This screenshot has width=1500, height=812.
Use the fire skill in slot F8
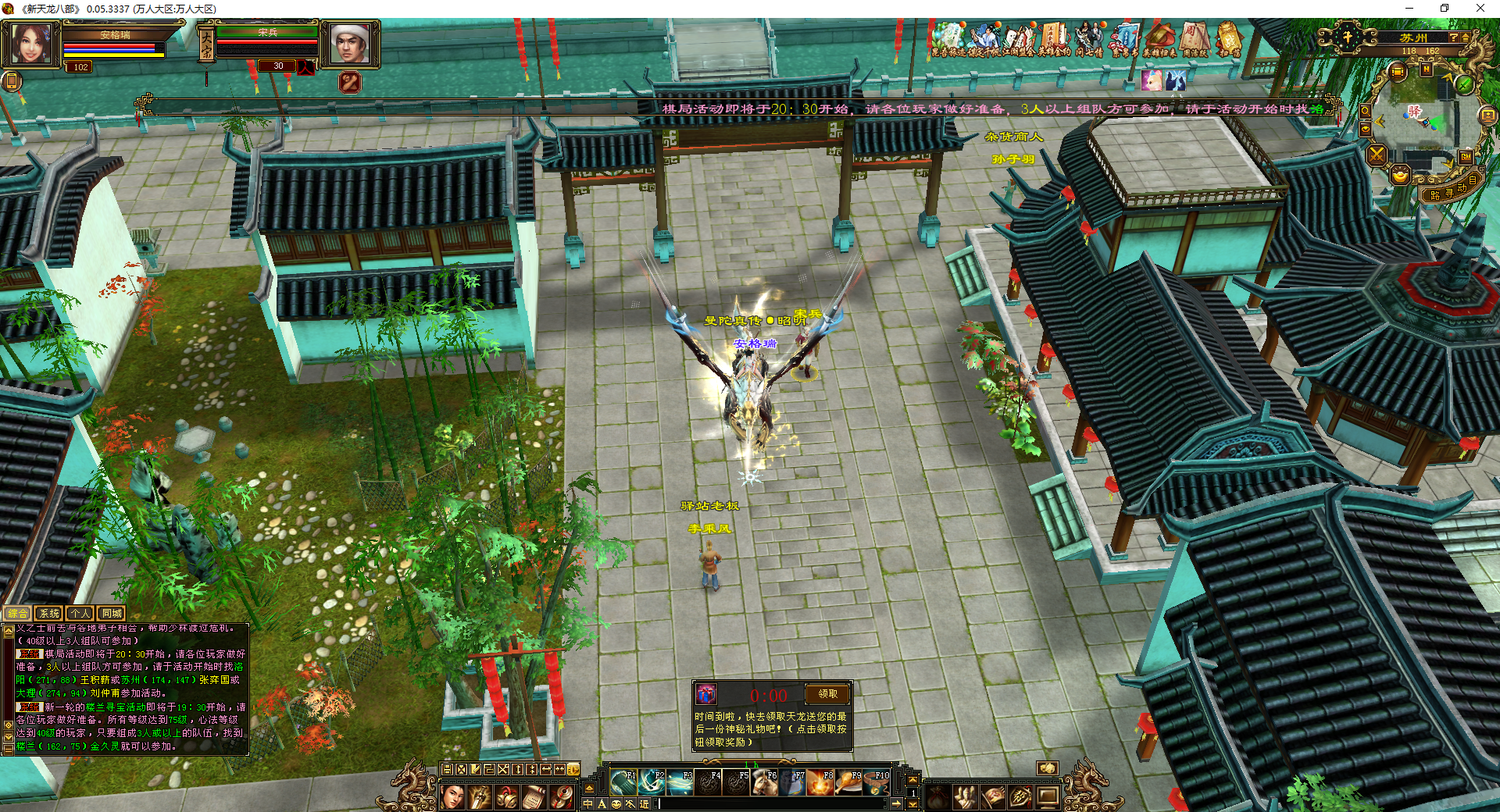820,782
